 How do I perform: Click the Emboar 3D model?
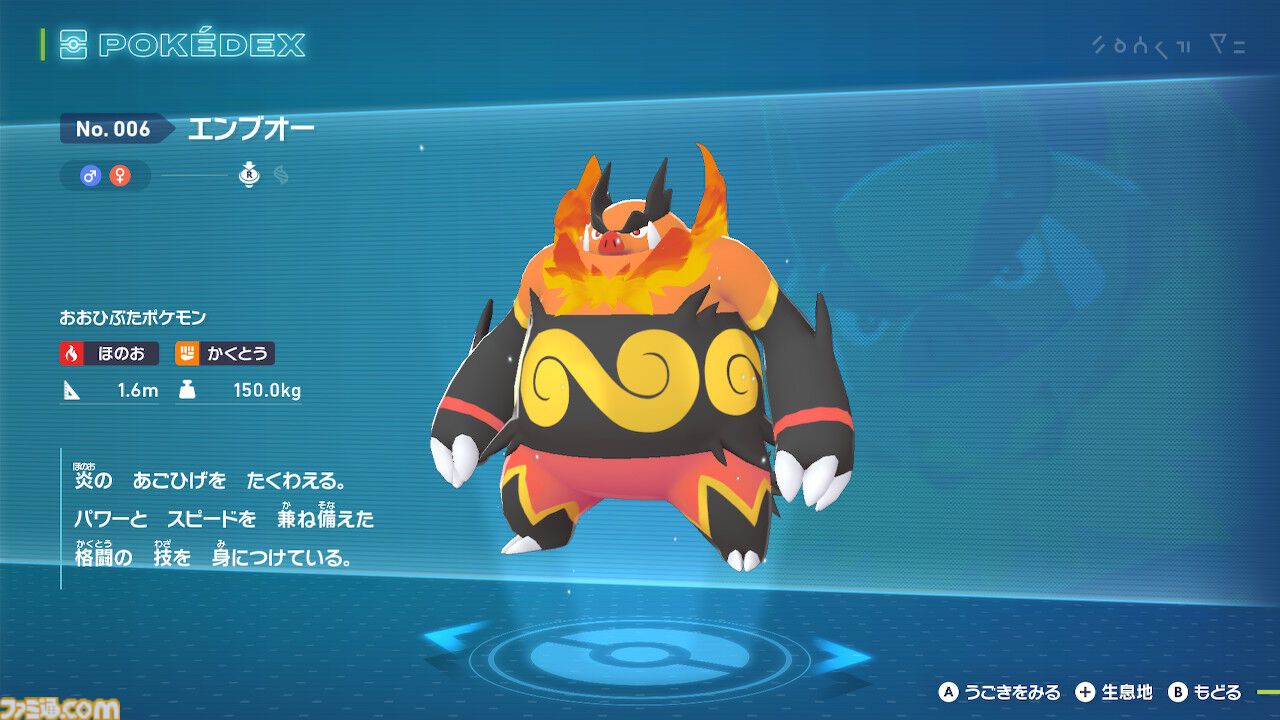630,380
